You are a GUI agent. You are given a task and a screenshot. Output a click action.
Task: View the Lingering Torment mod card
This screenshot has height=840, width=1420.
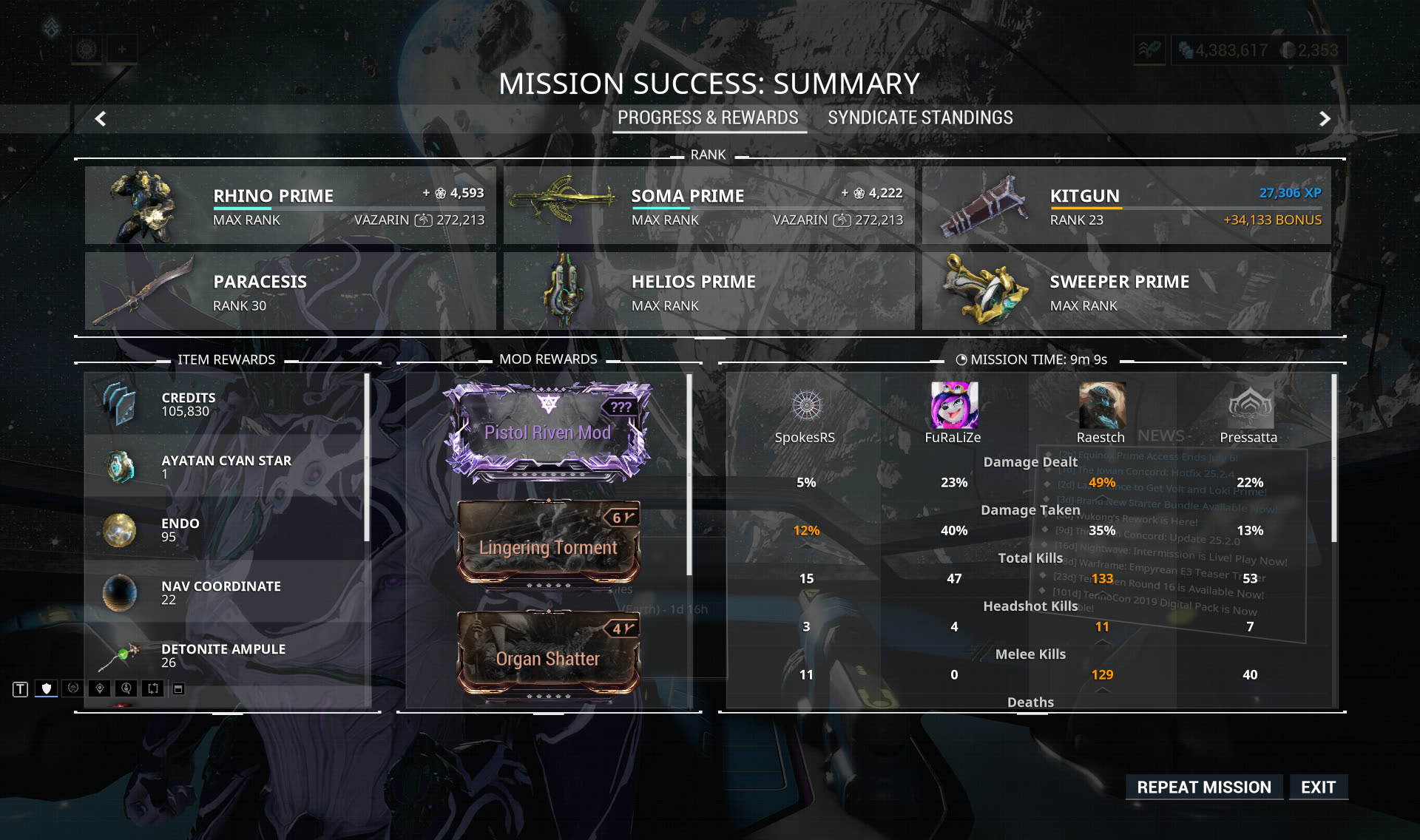click(x=548, y=545)
